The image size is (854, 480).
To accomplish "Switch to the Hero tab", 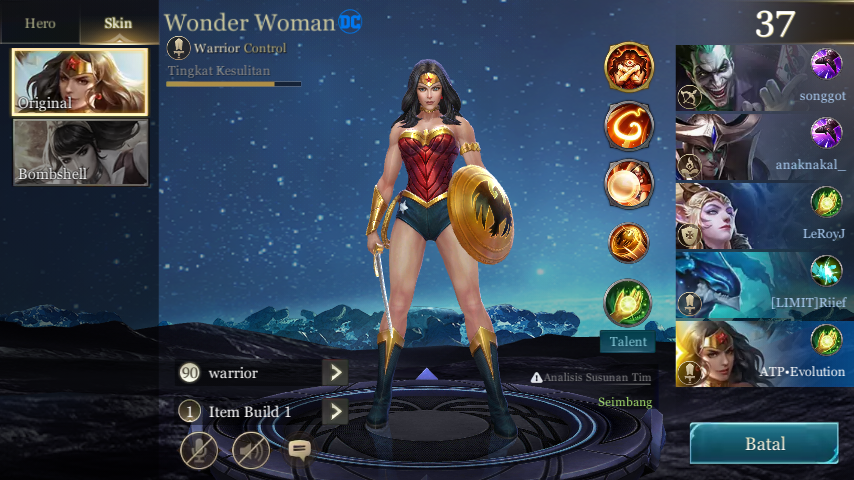I will 40,23.
